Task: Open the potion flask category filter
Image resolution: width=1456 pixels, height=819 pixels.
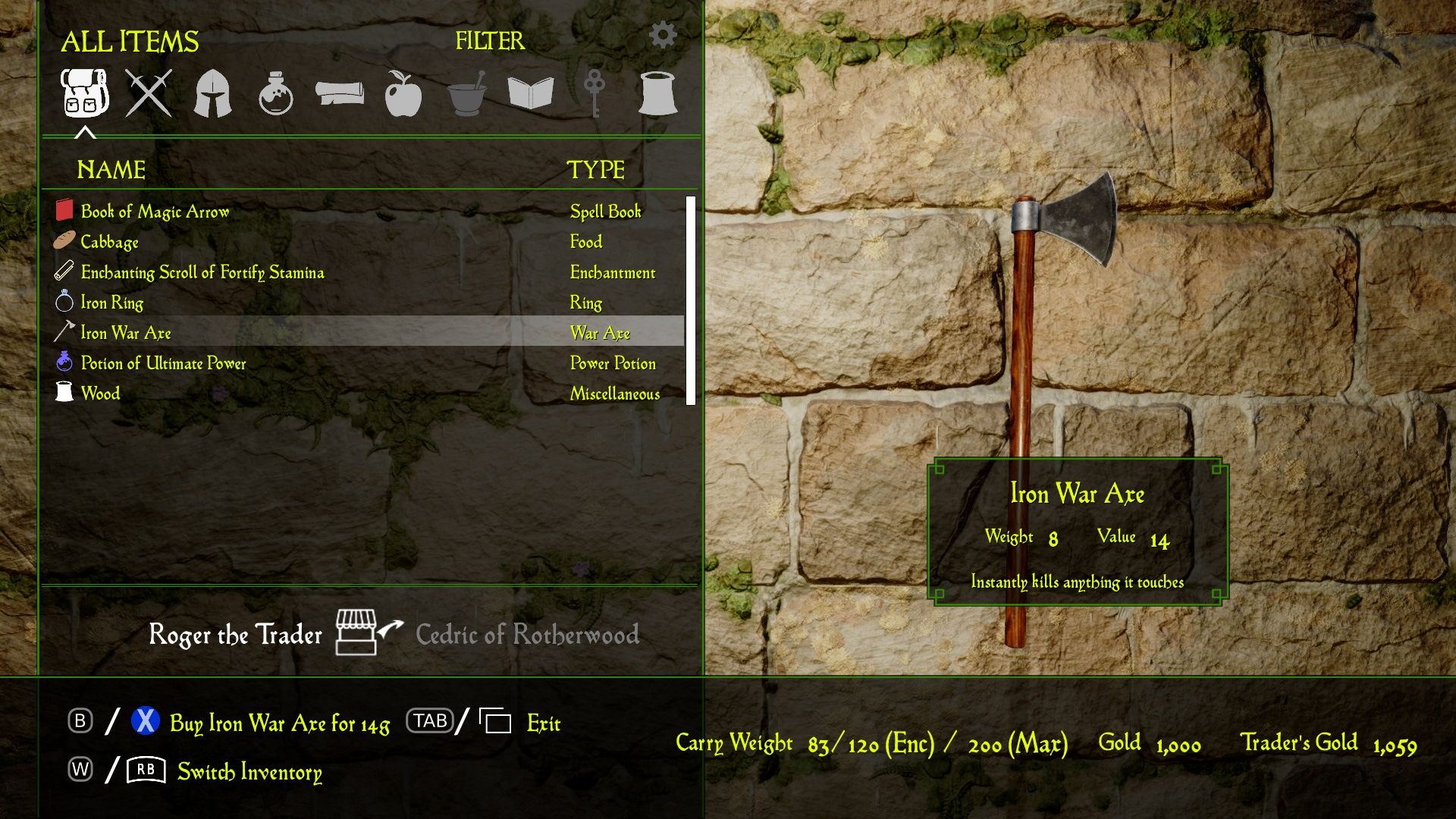Action: (278, 93)
